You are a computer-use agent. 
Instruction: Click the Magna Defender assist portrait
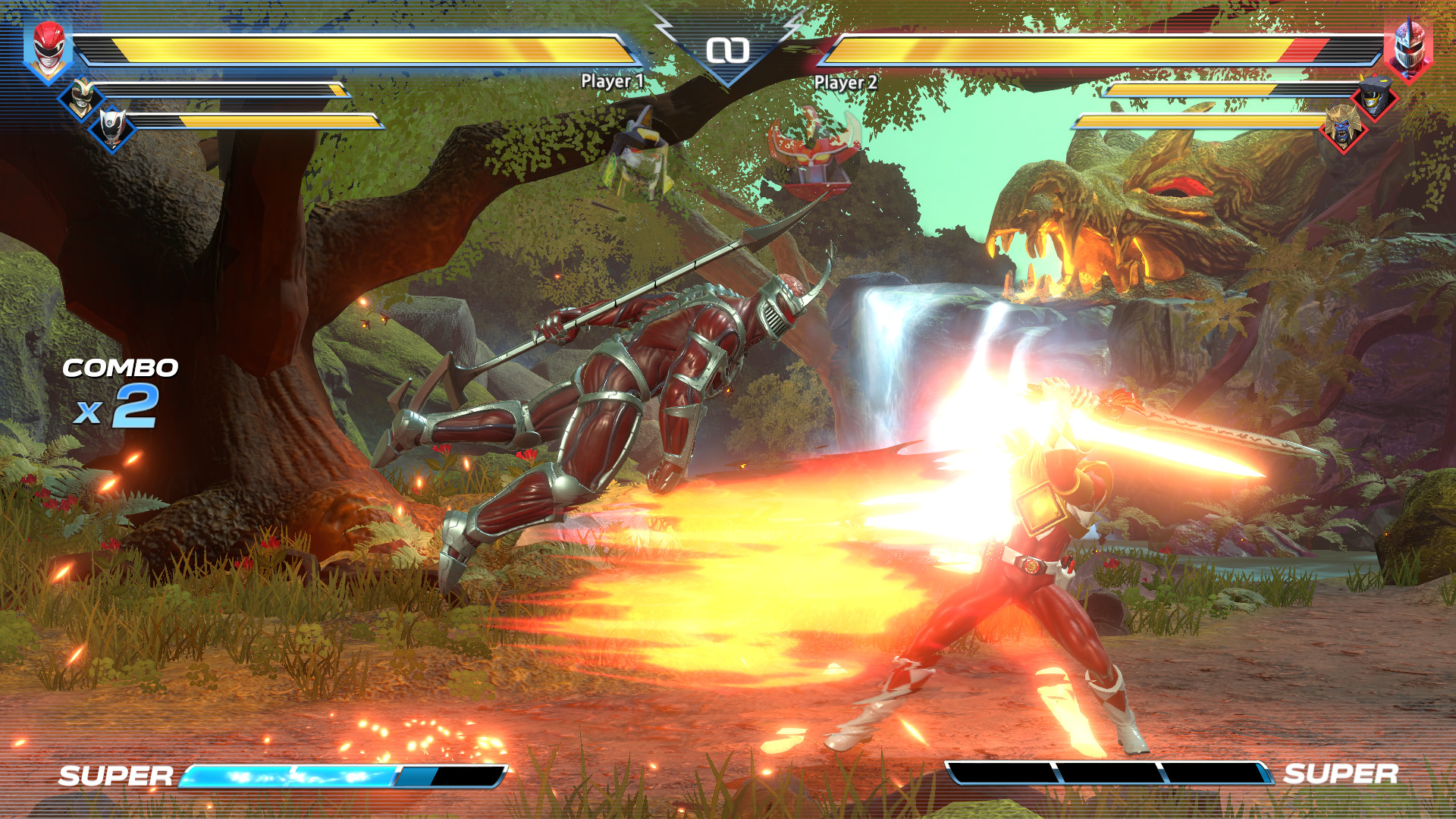pyautogui.click(x=1375, y=97)
